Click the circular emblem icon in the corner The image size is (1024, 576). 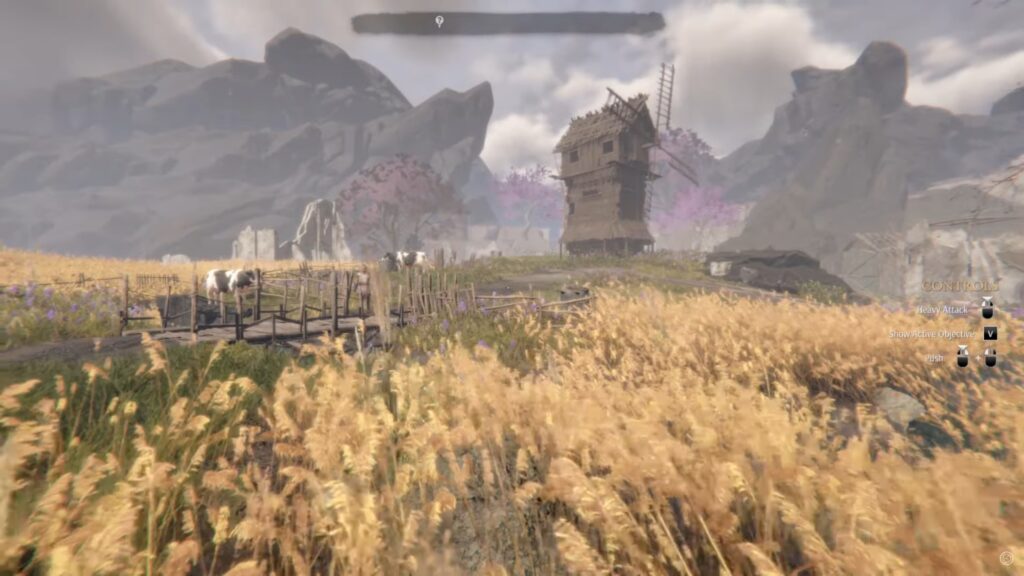pos(1006,558)
